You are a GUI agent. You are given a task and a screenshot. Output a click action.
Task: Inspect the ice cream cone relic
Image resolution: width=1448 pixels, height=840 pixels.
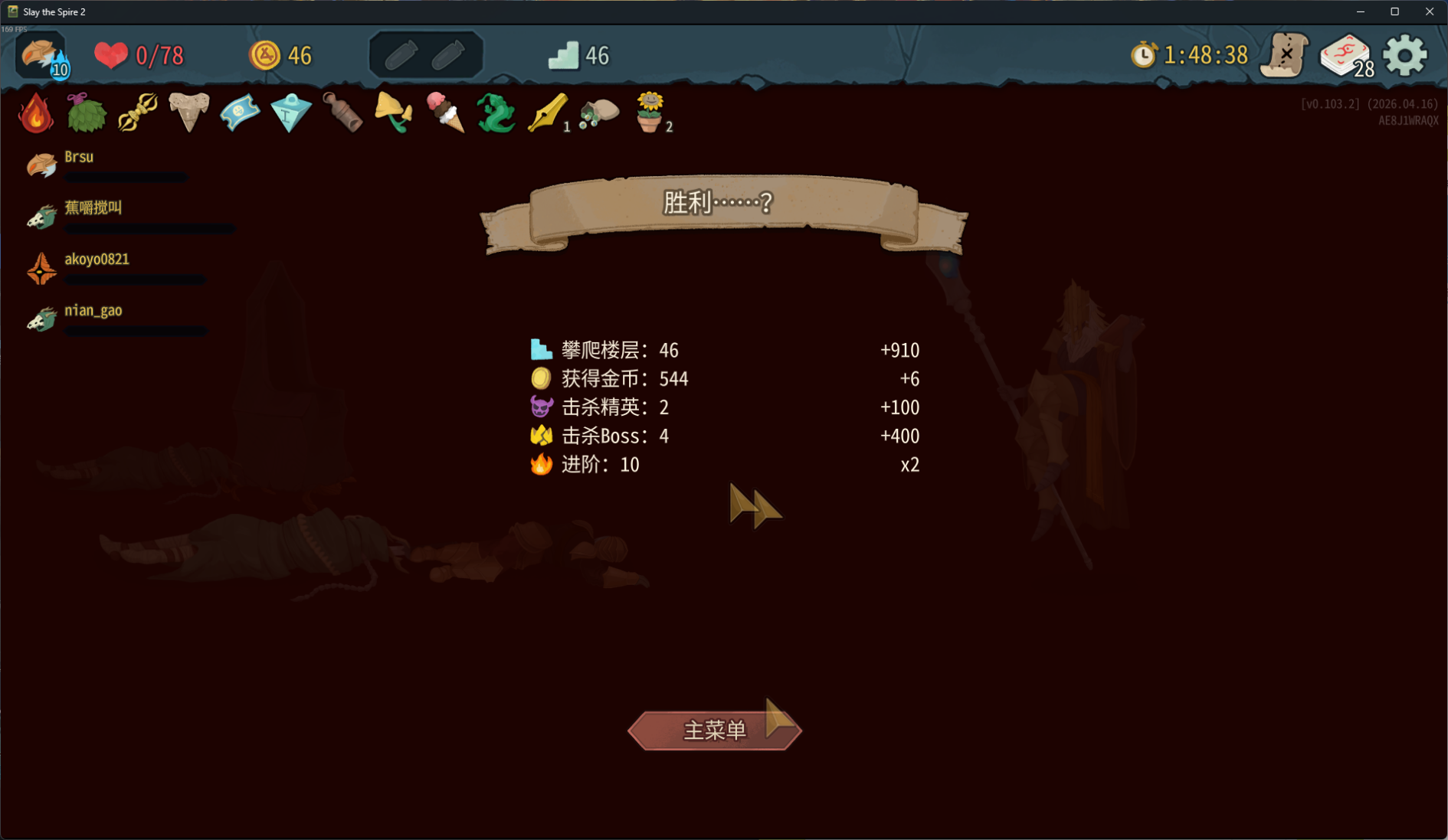pos(445,113)
